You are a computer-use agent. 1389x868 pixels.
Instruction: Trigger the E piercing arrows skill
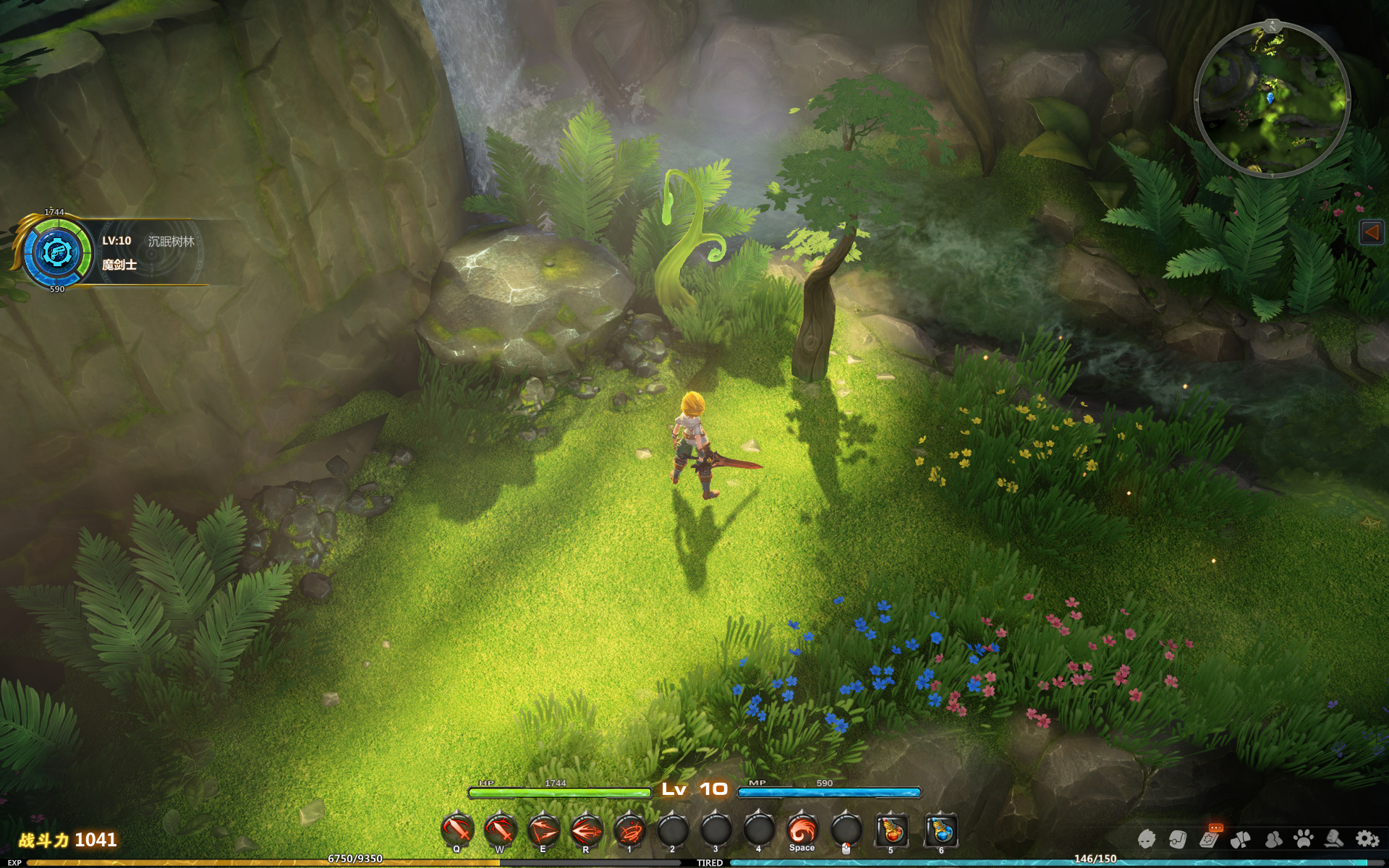click(x=543, y=830)
